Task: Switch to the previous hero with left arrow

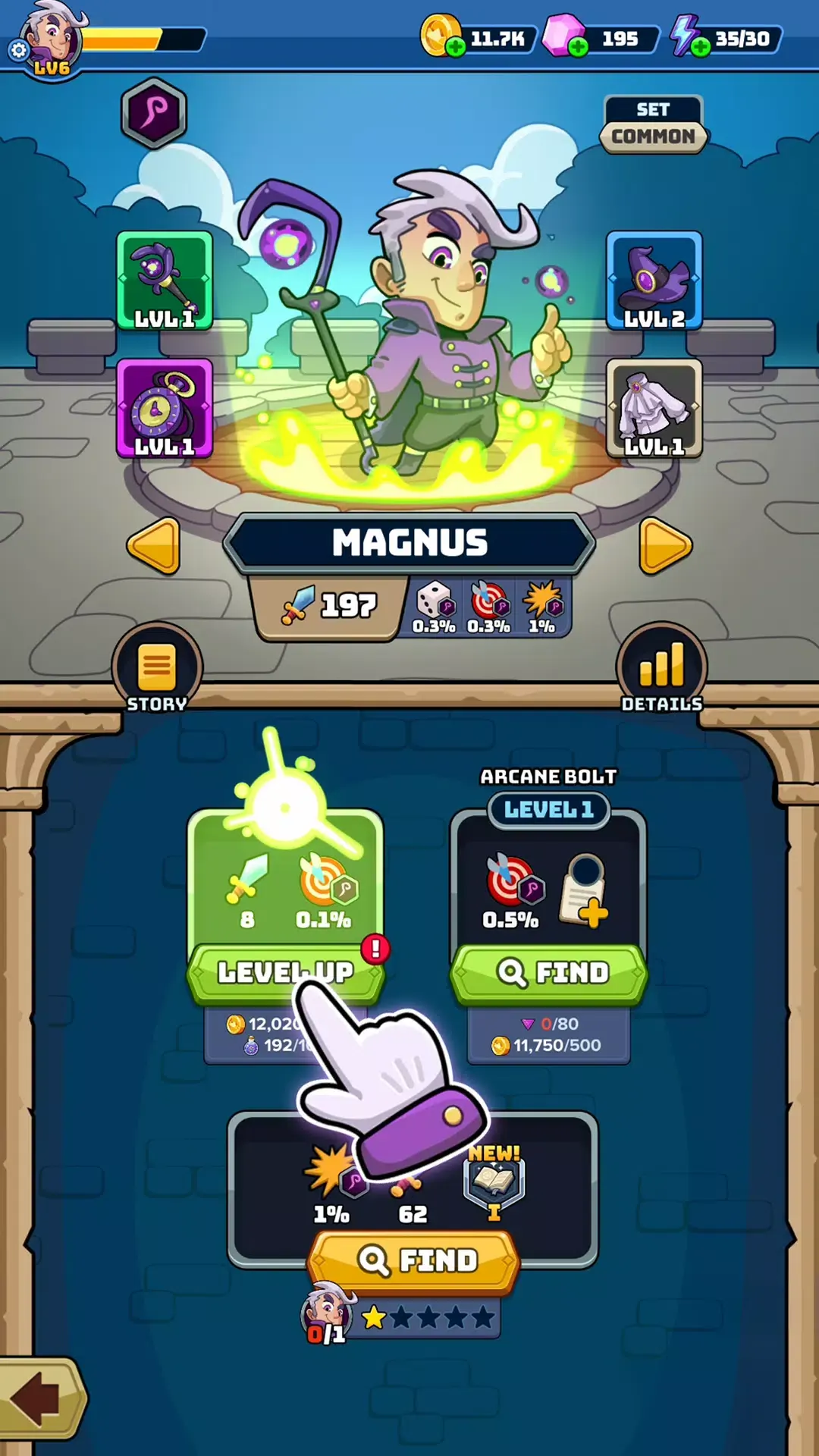Action: (x=155, y=545)
